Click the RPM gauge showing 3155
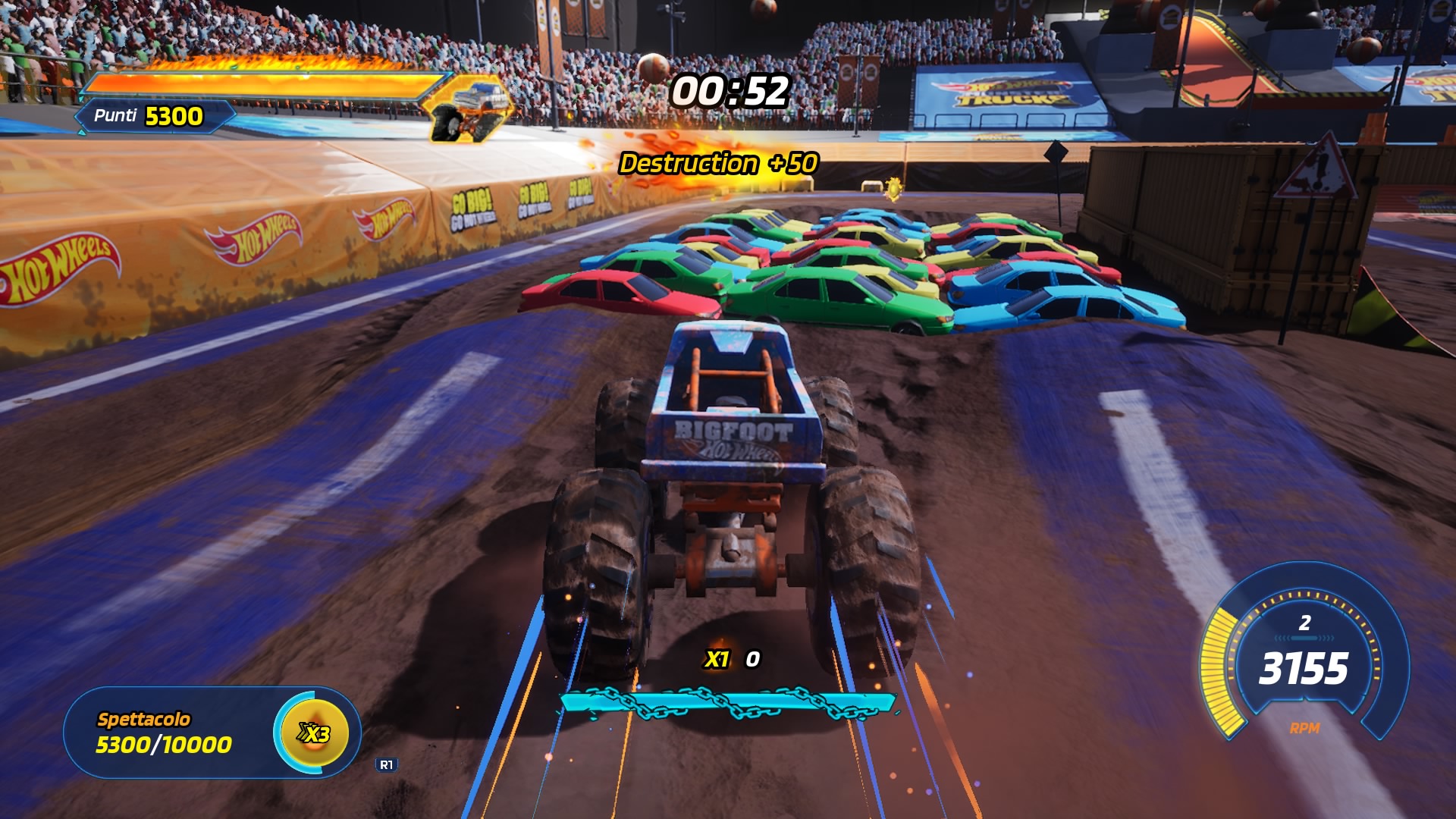This screenshot has height=819, width=1456. pyautogui.click(x=1303, y=669)
